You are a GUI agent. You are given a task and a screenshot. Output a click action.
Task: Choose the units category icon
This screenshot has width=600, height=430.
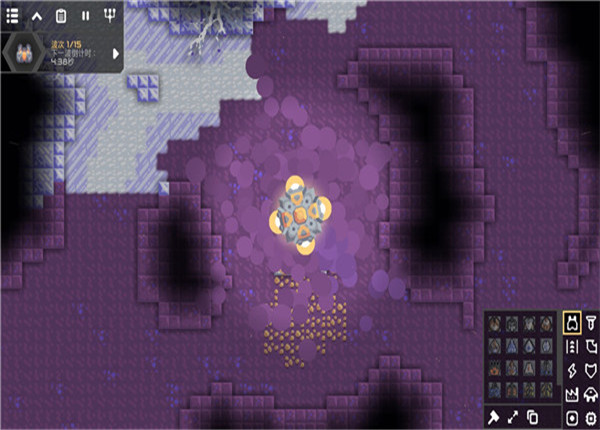591,393
